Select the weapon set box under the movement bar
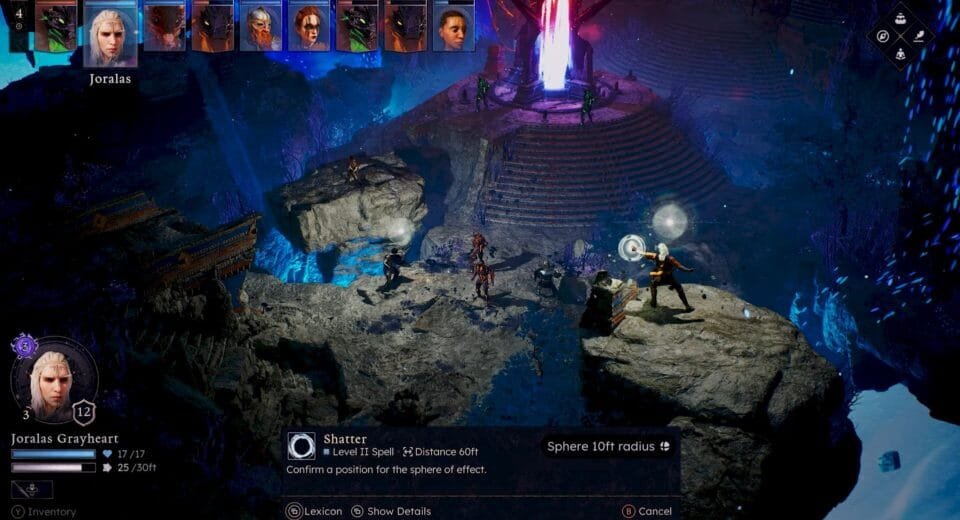 coord(32,489)
